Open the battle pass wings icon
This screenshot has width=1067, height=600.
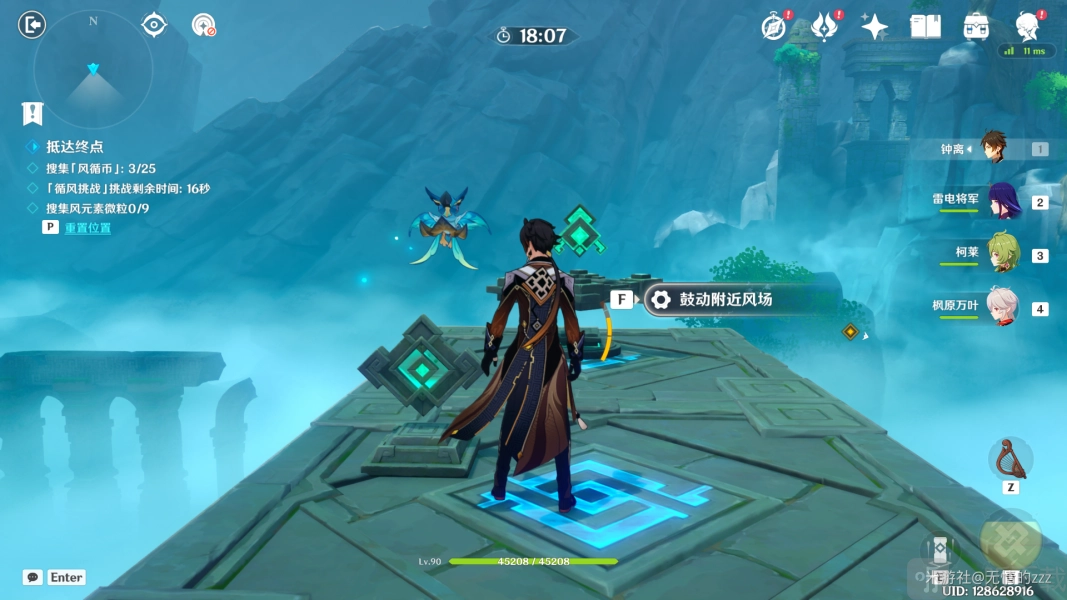[824, 27]
